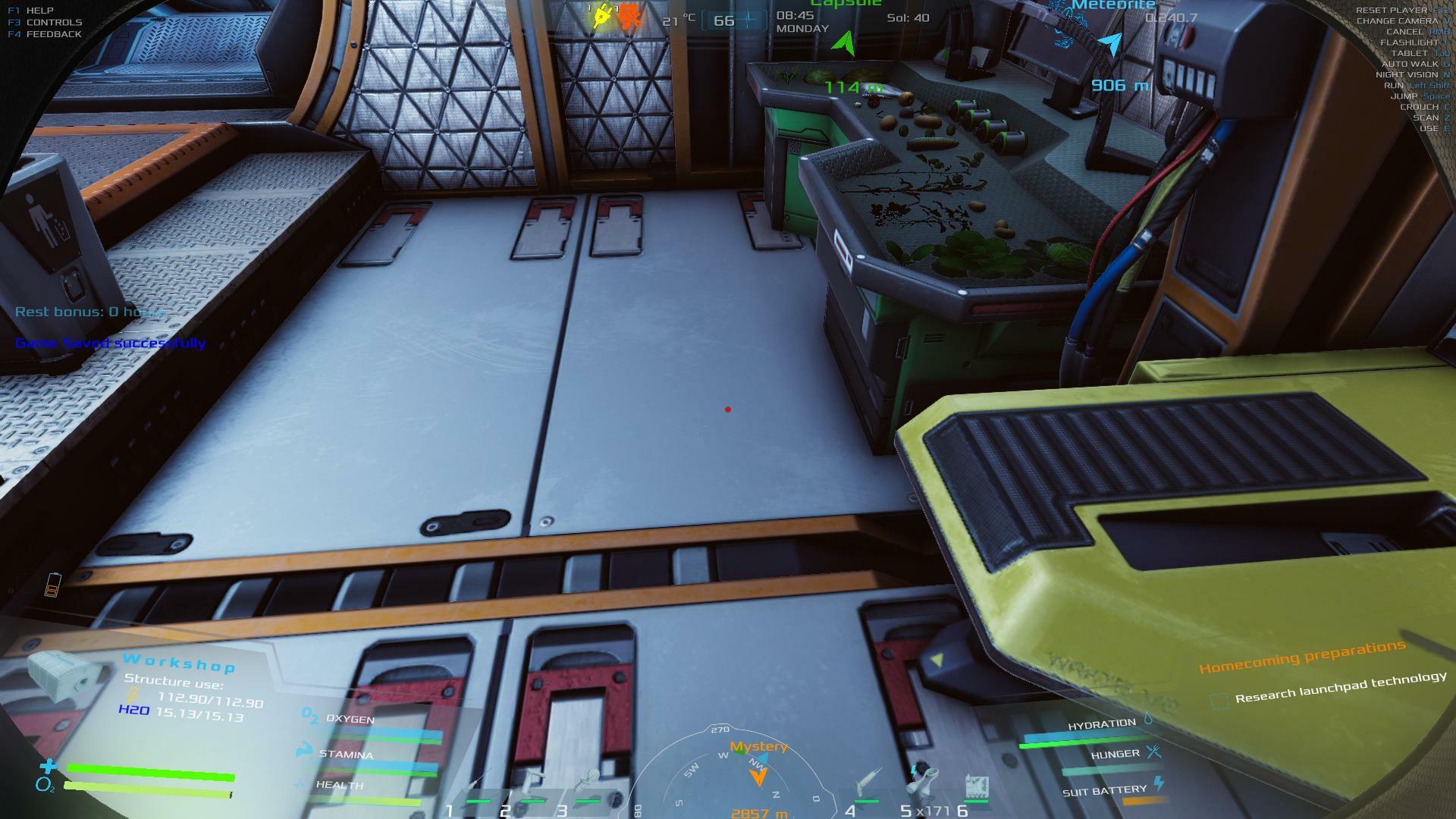This screenshot has width=1456, height=819.
Task: Click the yellow power plug status icon
Action: 603,17
